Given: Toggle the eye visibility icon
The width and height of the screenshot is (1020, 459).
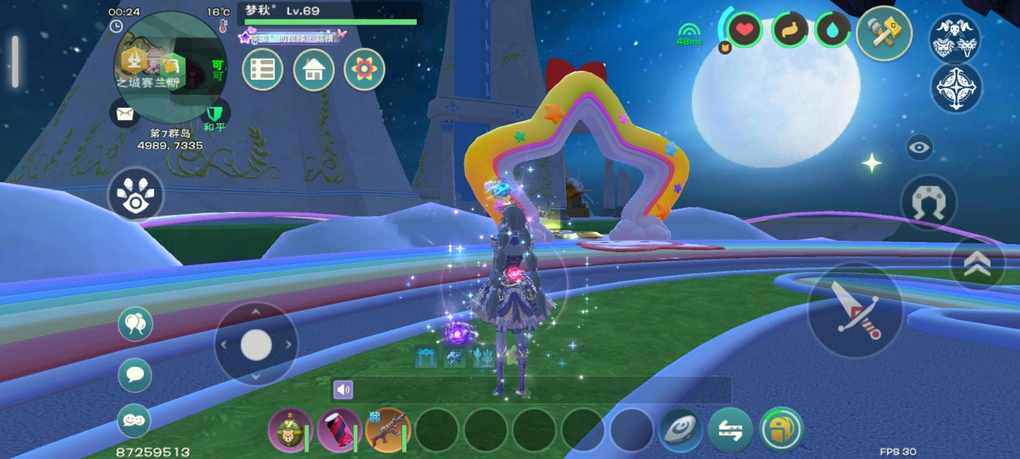Looking at the screenshot, I should click(919, 148).
